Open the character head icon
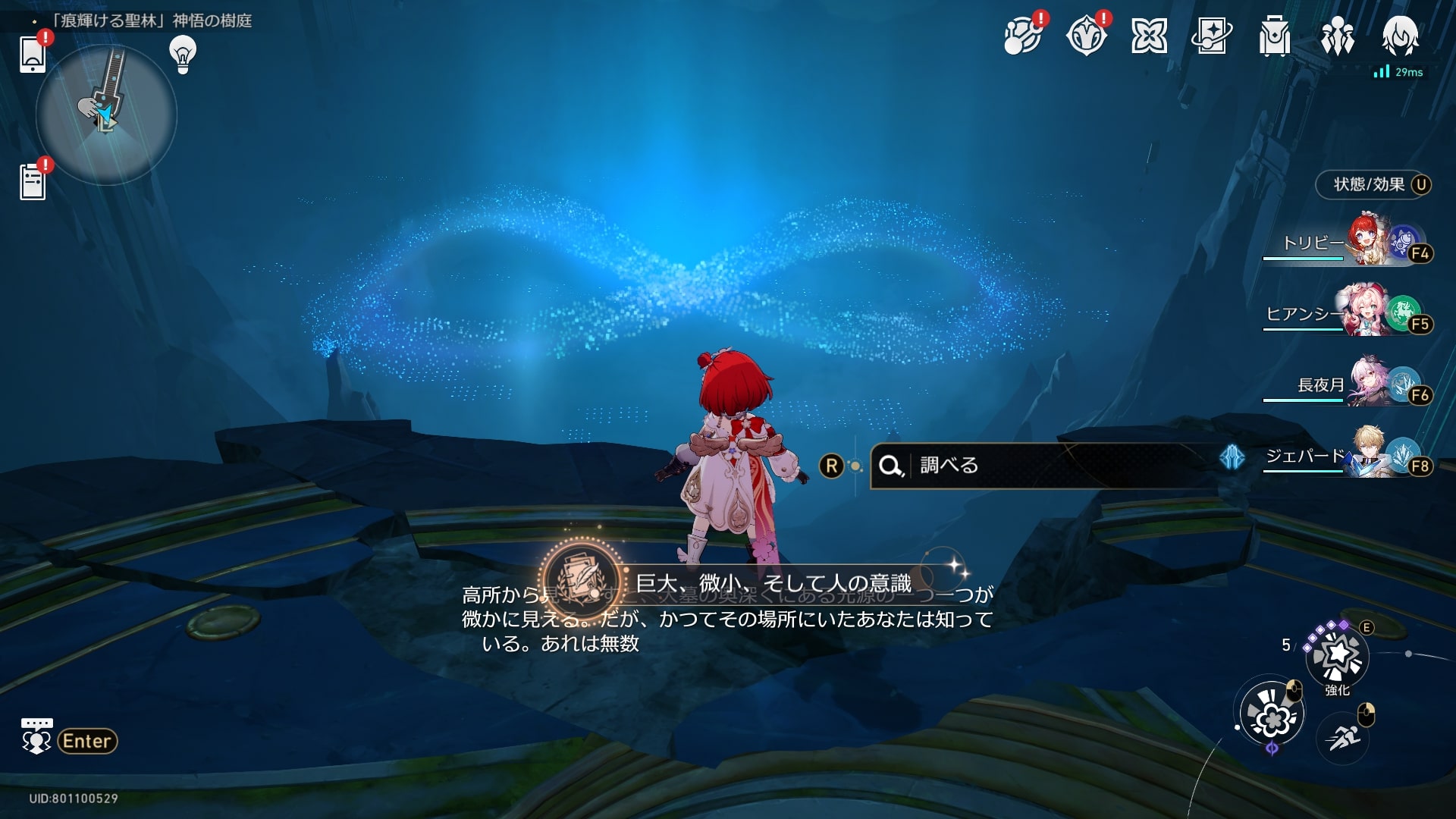 click(1400, 35)
